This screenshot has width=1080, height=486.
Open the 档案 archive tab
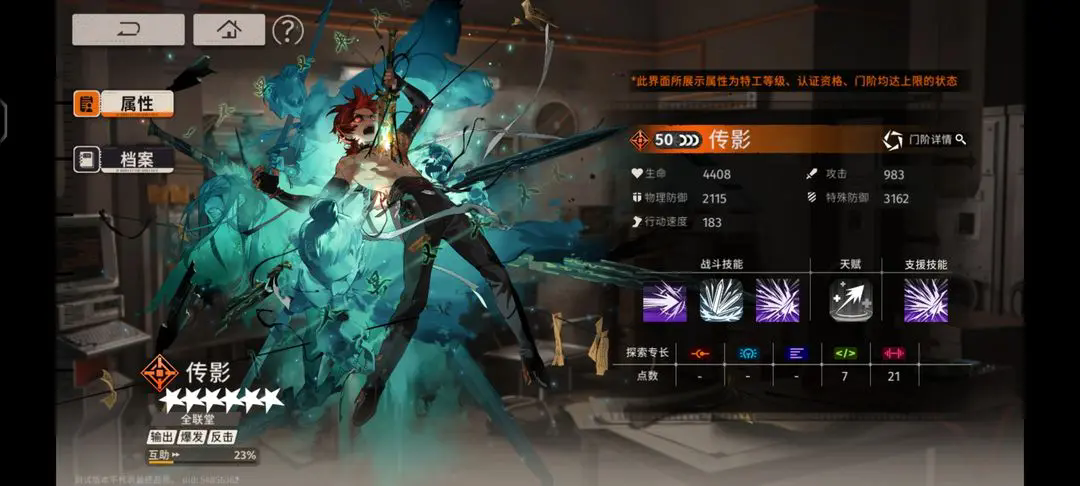click(x=123, y=159)
